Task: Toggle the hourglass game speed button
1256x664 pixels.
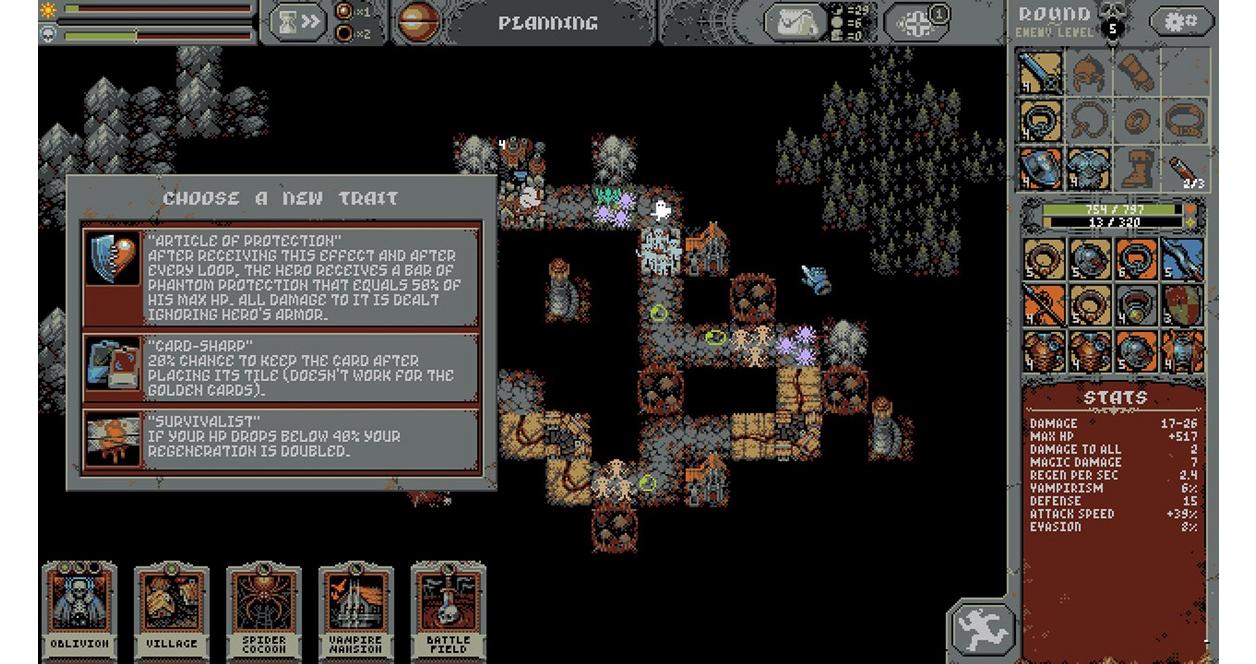Action: [298, 22]
